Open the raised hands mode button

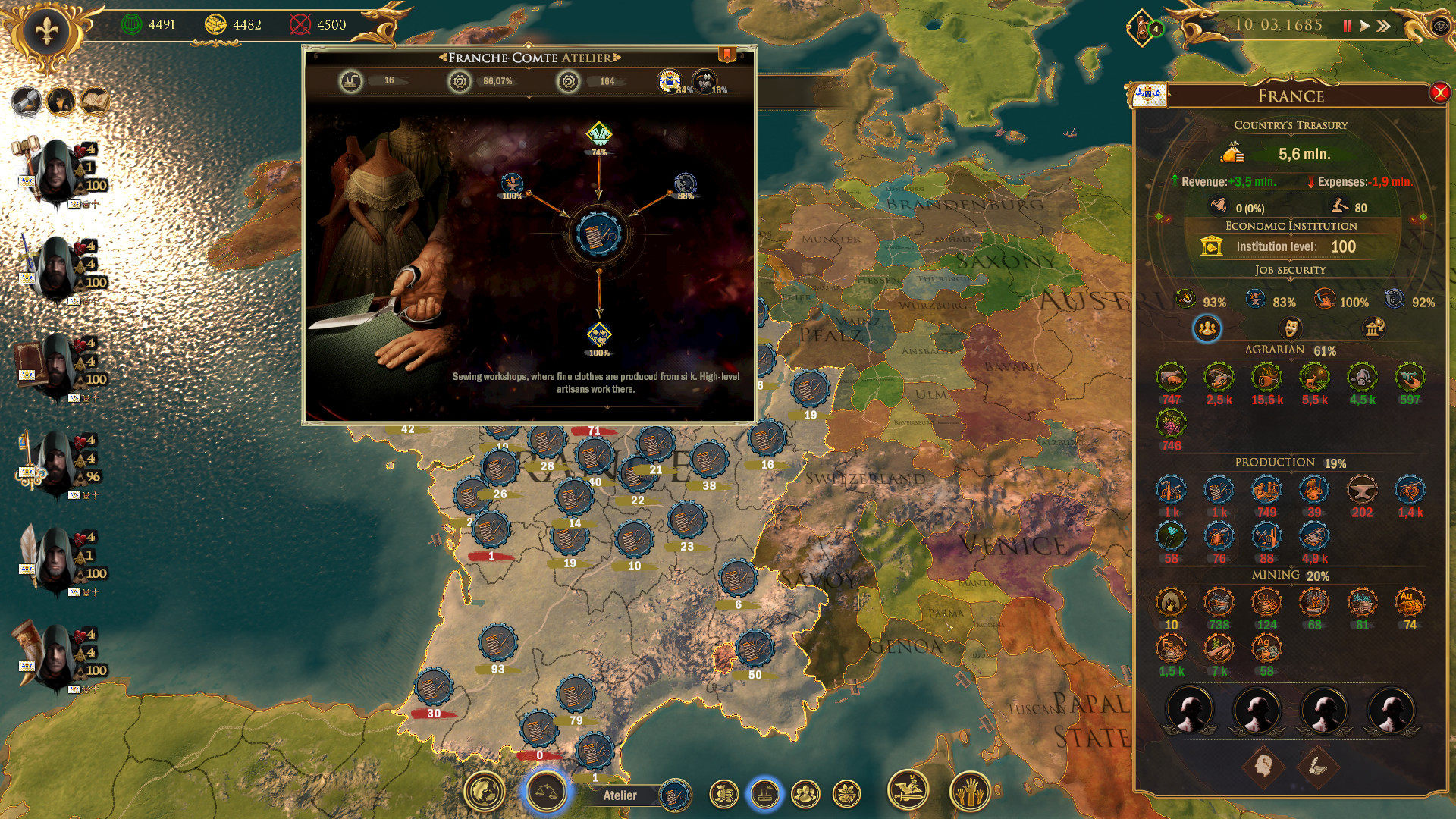click(969, 792)
